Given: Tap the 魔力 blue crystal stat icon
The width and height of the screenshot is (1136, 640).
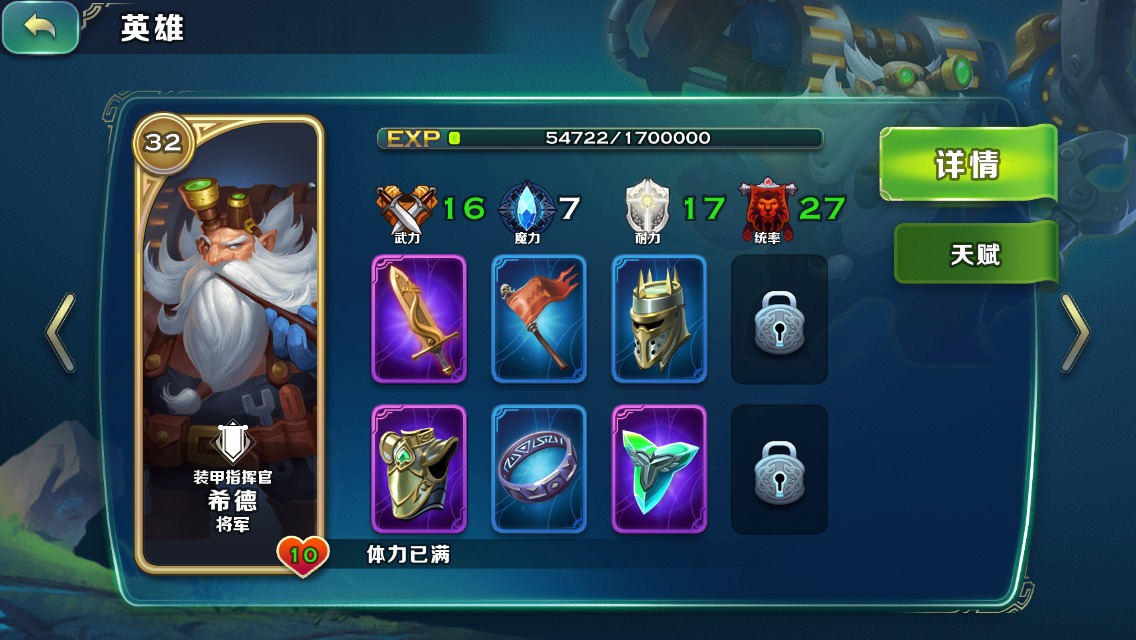Looking at the screenshot, I should pyautogui.click(x=526, y=208).
